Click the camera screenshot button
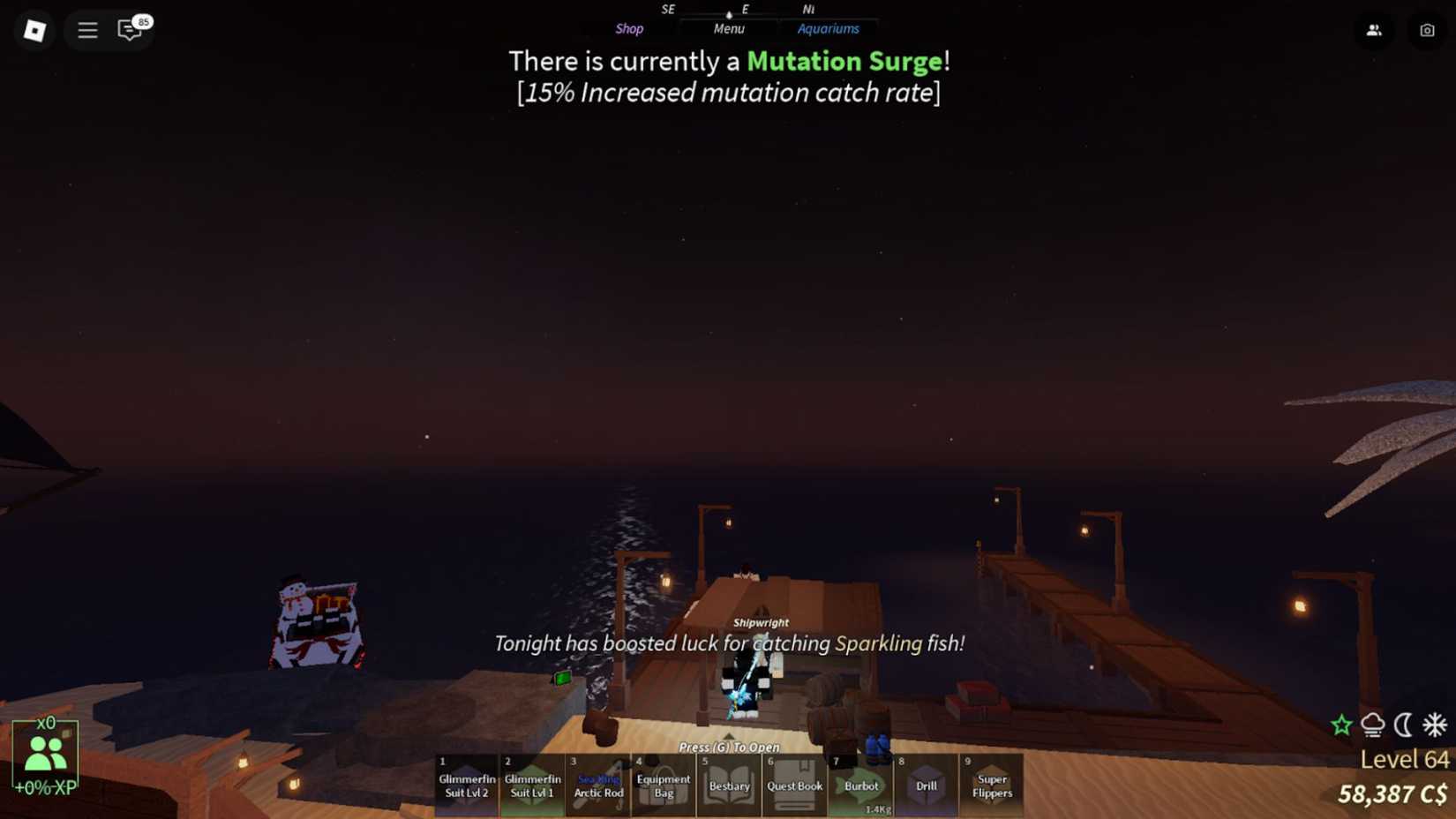Viewport: 1456px width, 819px height. point(1427,29)
